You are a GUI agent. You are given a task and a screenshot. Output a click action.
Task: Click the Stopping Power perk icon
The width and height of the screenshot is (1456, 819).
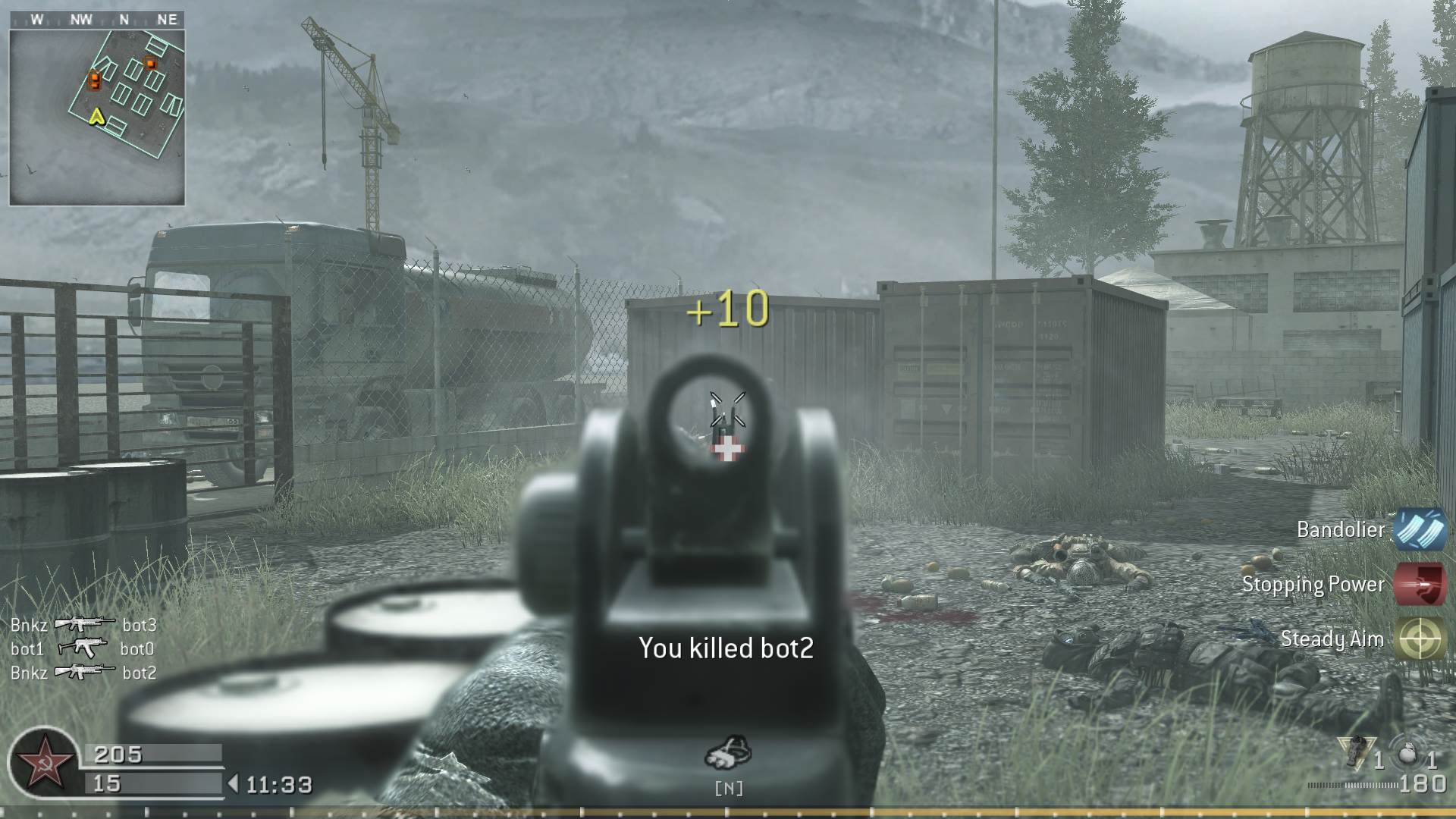pos(1419,585)
